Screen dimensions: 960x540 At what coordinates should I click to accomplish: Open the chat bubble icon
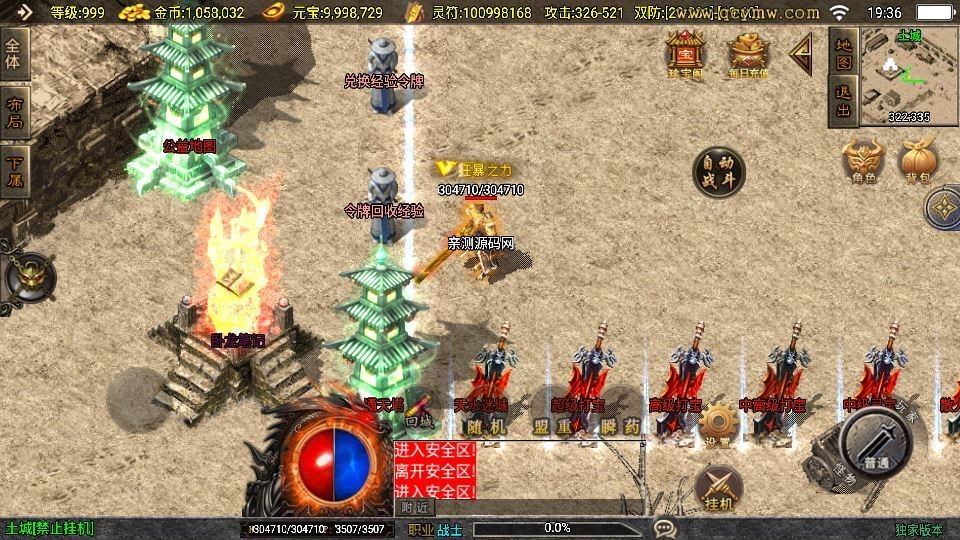pos(663,528)
